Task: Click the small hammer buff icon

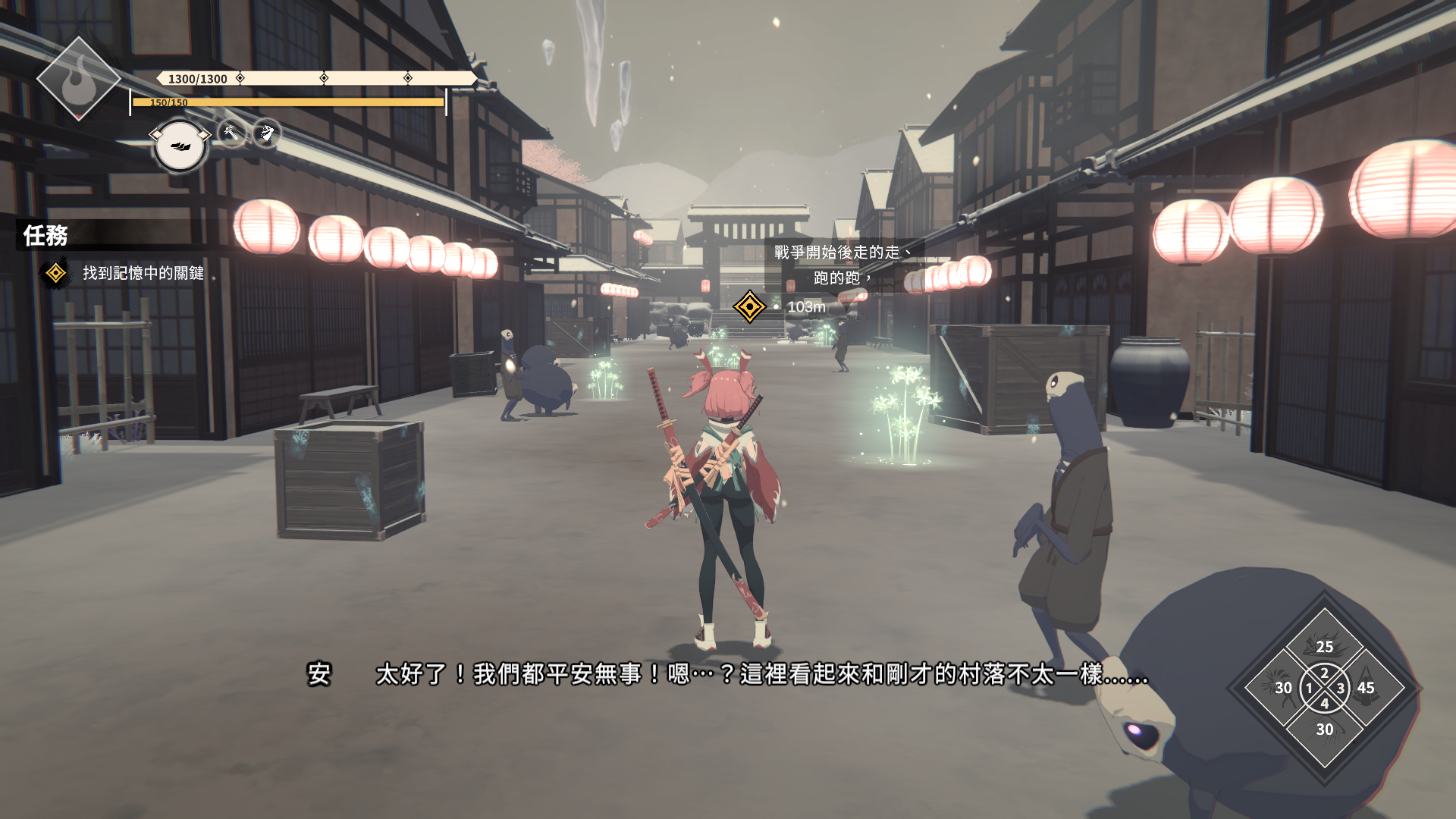Action: [x=232, y=133]
